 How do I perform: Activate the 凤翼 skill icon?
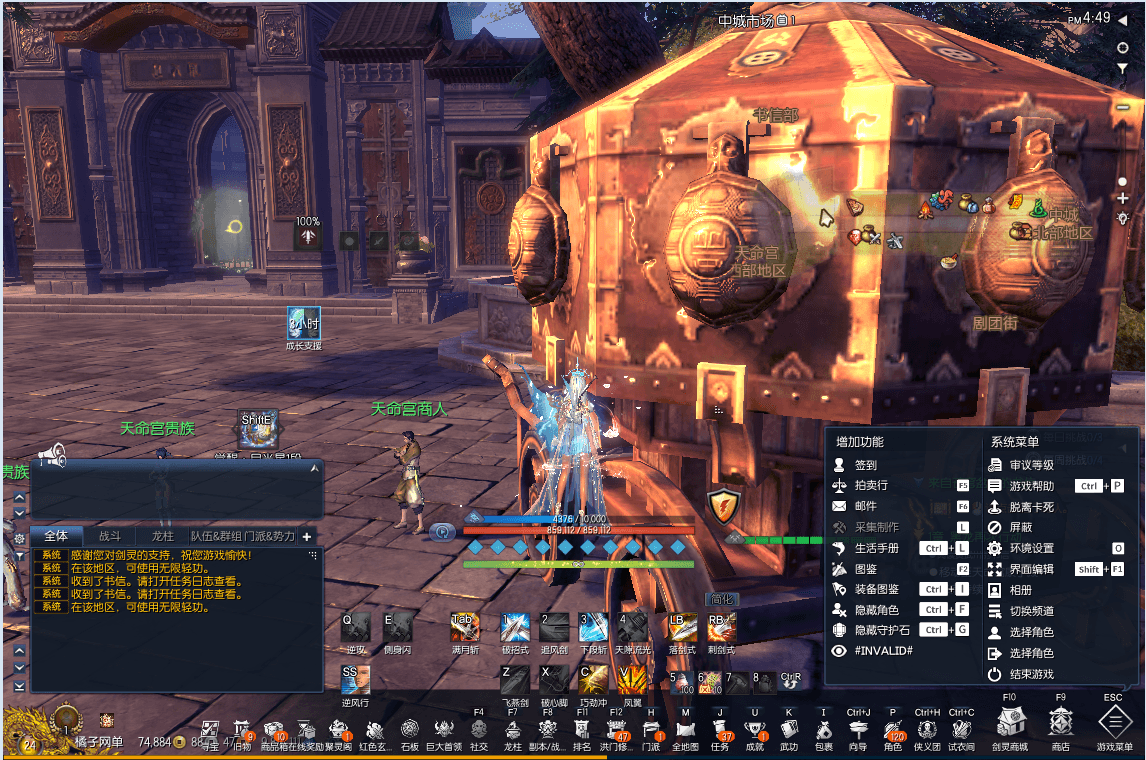(632, 680)
